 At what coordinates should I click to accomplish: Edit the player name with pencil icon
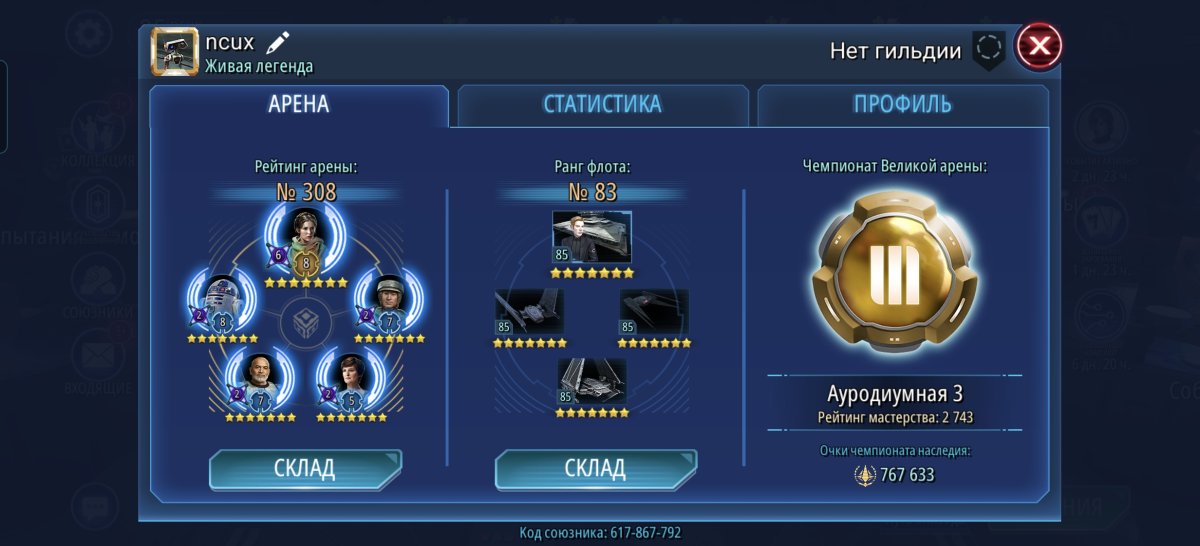(x=278, y=43)
